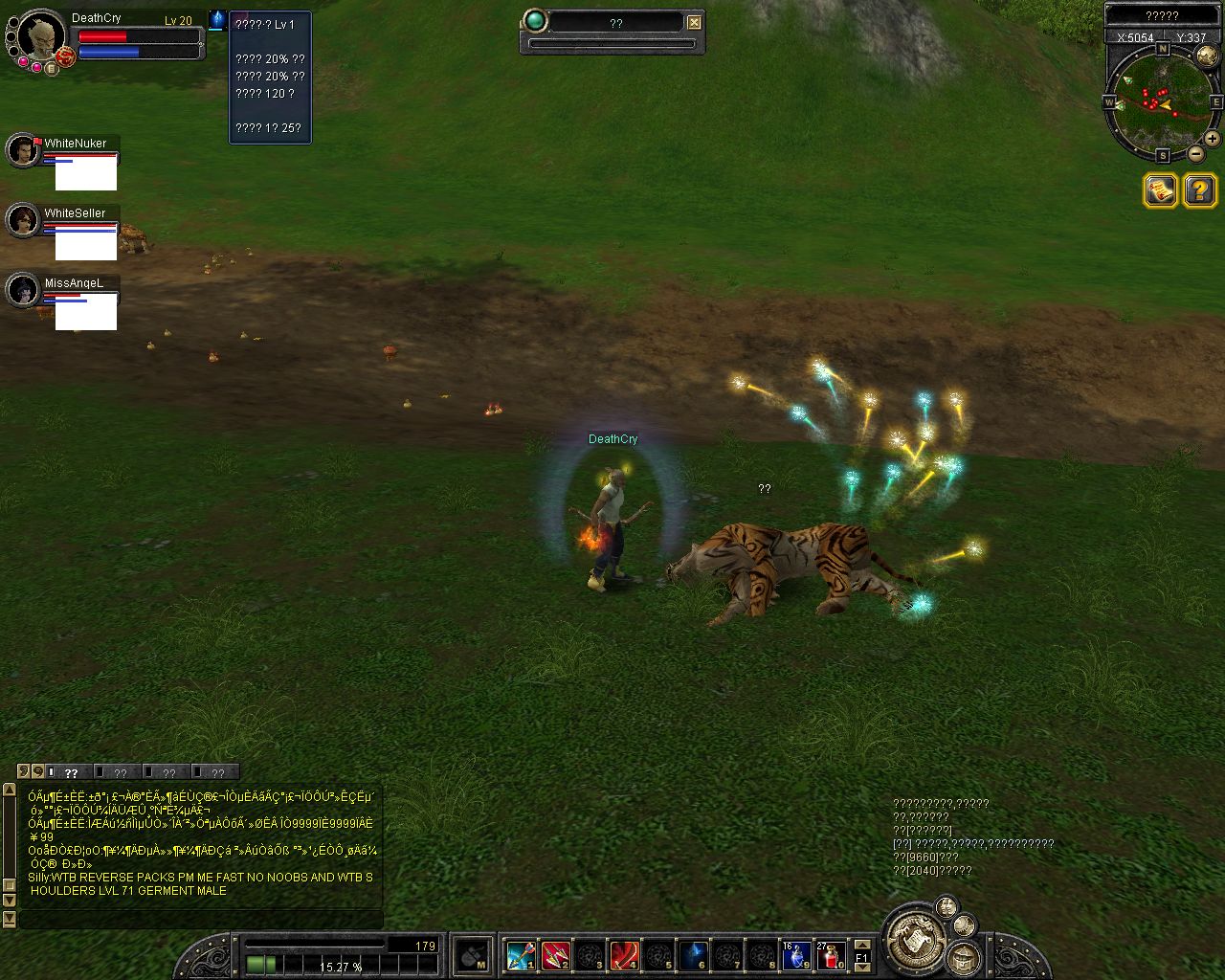Activate the red spear skill in slot 2
The image size is (1225, 980).
click(x=555, y=955)
